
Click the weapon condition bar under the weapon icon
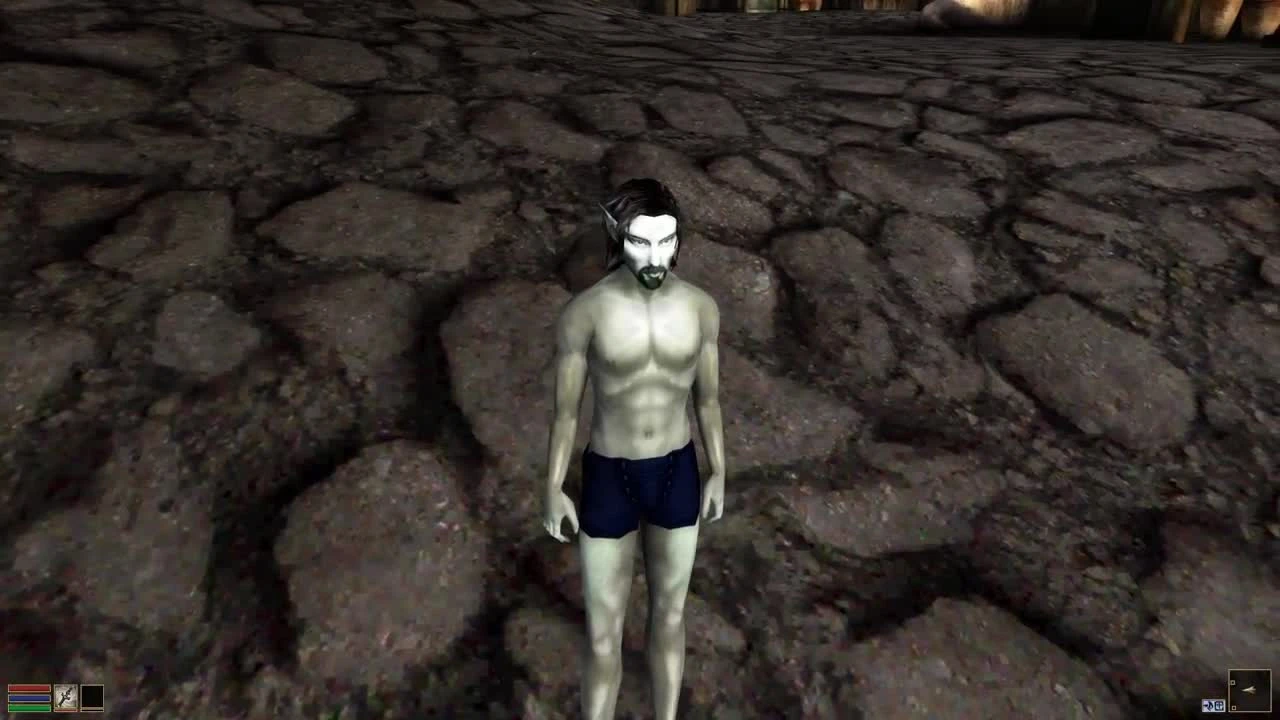click(x=66, y=710)
